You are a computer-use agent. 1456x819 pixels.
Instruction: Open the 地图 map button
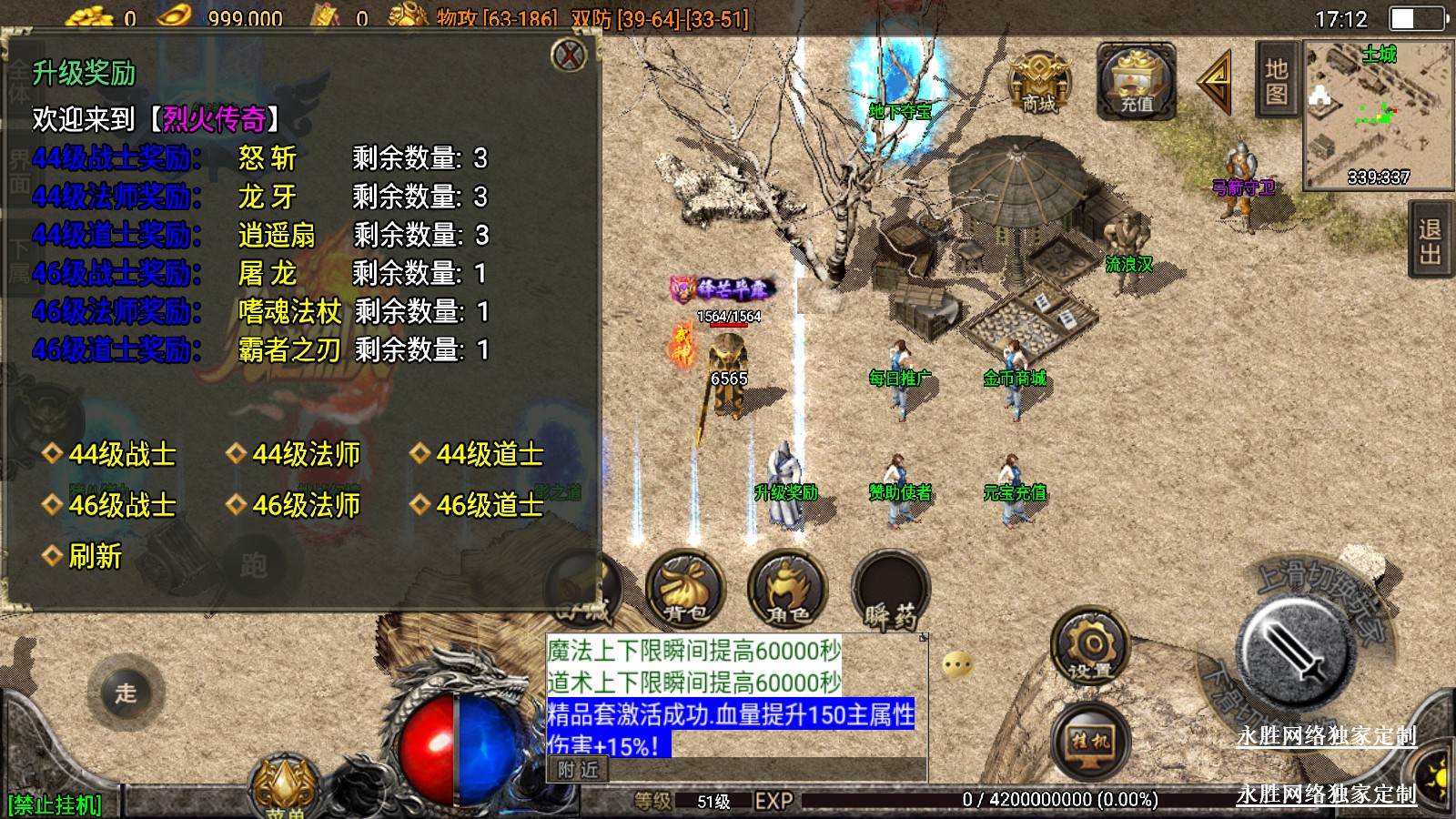(1276, 82)
